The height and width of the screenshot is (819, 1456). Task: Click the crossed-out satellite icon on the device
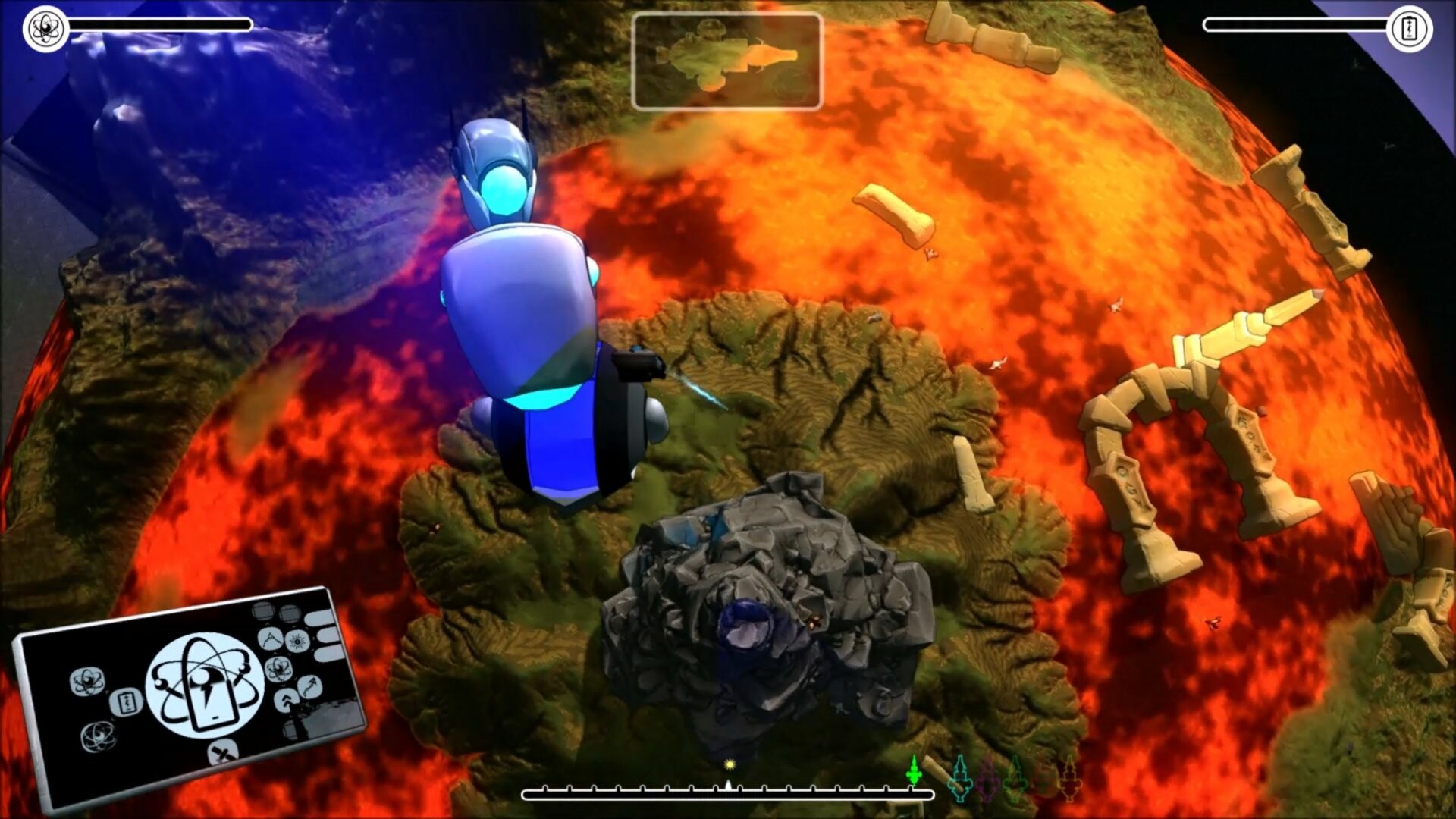[223, 753]
